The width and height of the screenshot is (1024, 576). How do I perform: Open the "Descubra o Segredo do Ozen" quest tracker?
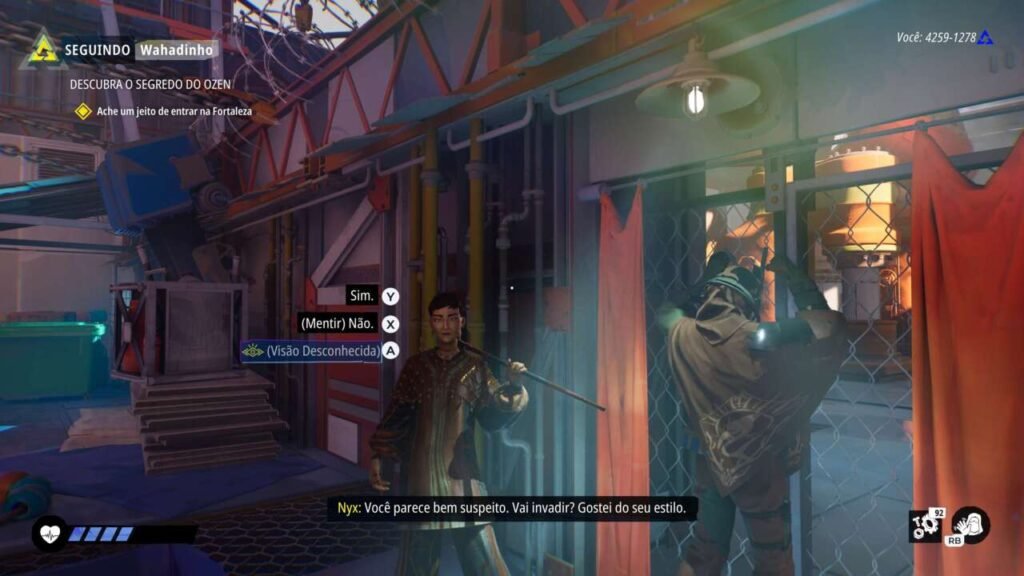[154, 85]
